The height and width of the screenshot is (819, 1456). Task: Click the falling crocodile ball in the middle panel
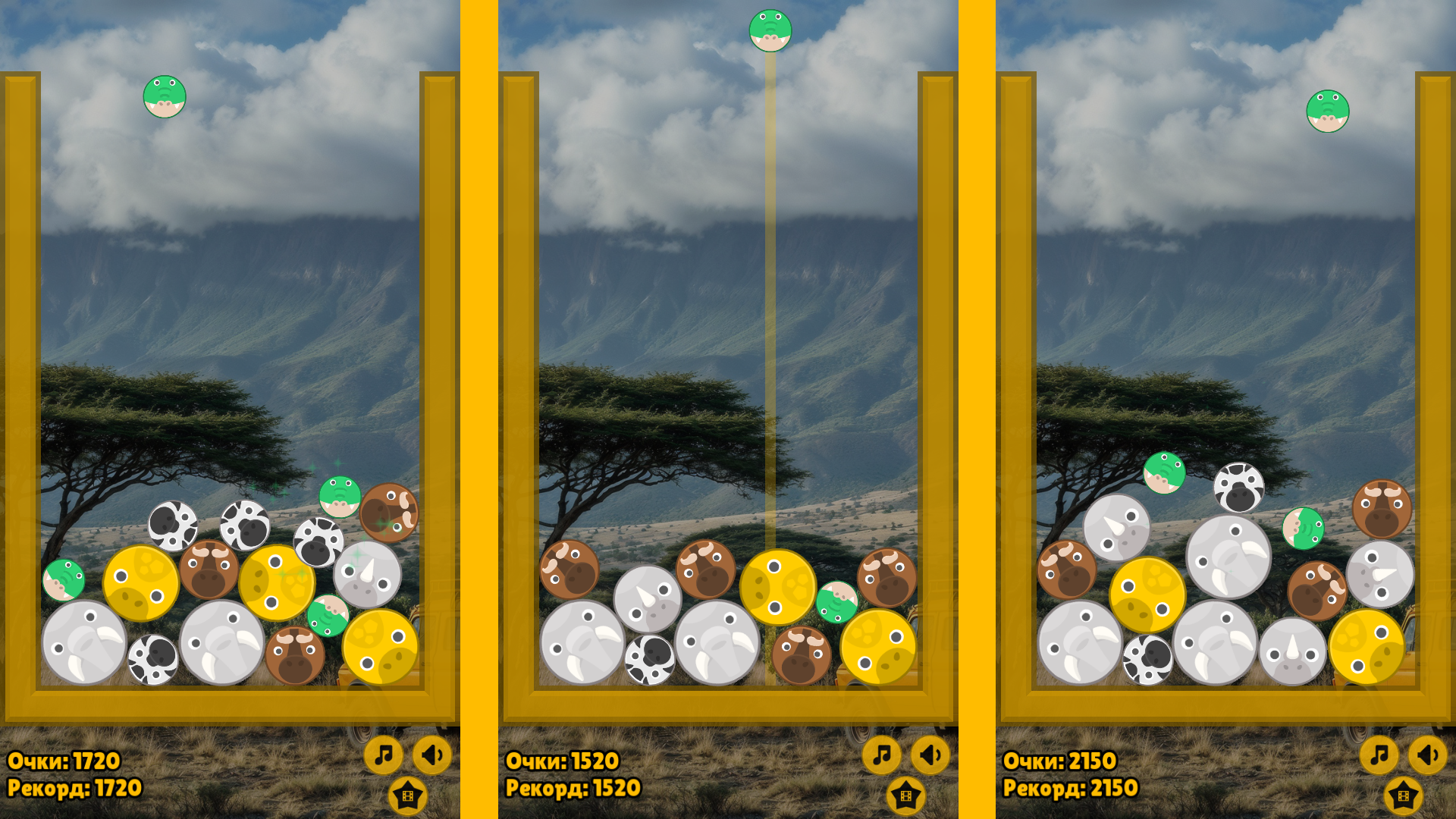771,29
